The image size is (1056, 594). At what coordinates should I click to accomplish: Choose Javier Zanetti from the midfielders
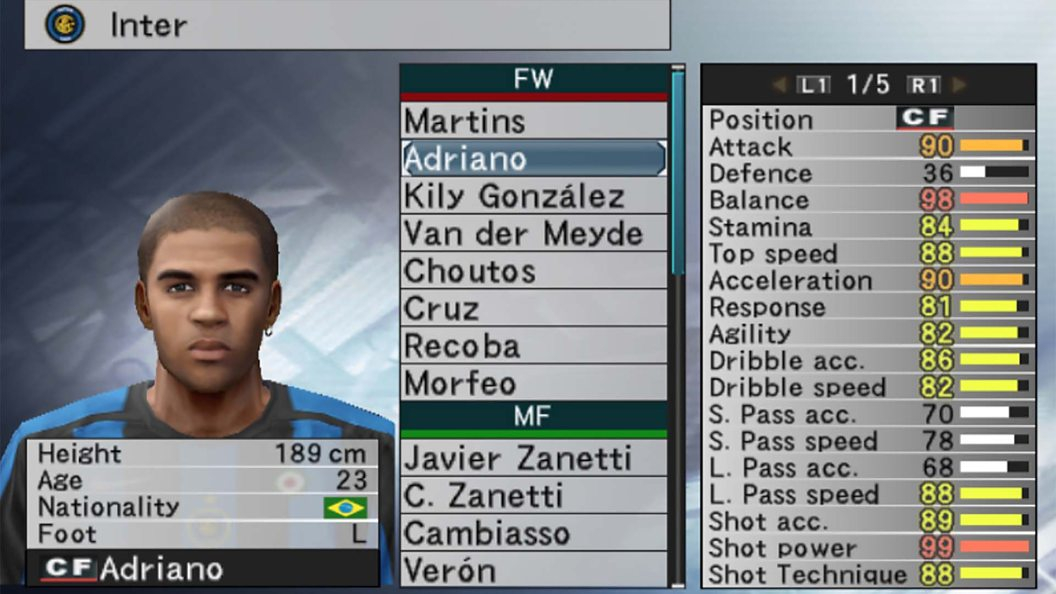pyautogui.click(x=533, y=458)
